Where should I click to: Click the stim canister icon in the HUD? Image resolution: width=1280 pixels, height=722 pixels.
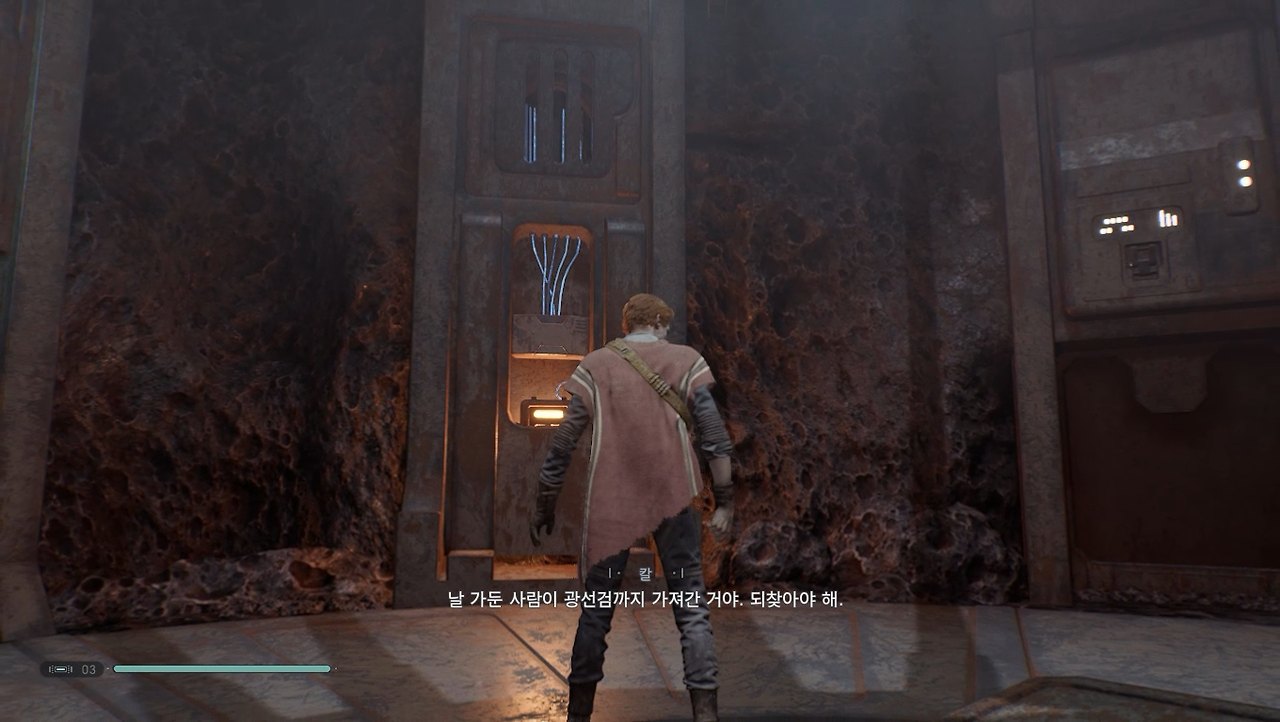[62, 670]
